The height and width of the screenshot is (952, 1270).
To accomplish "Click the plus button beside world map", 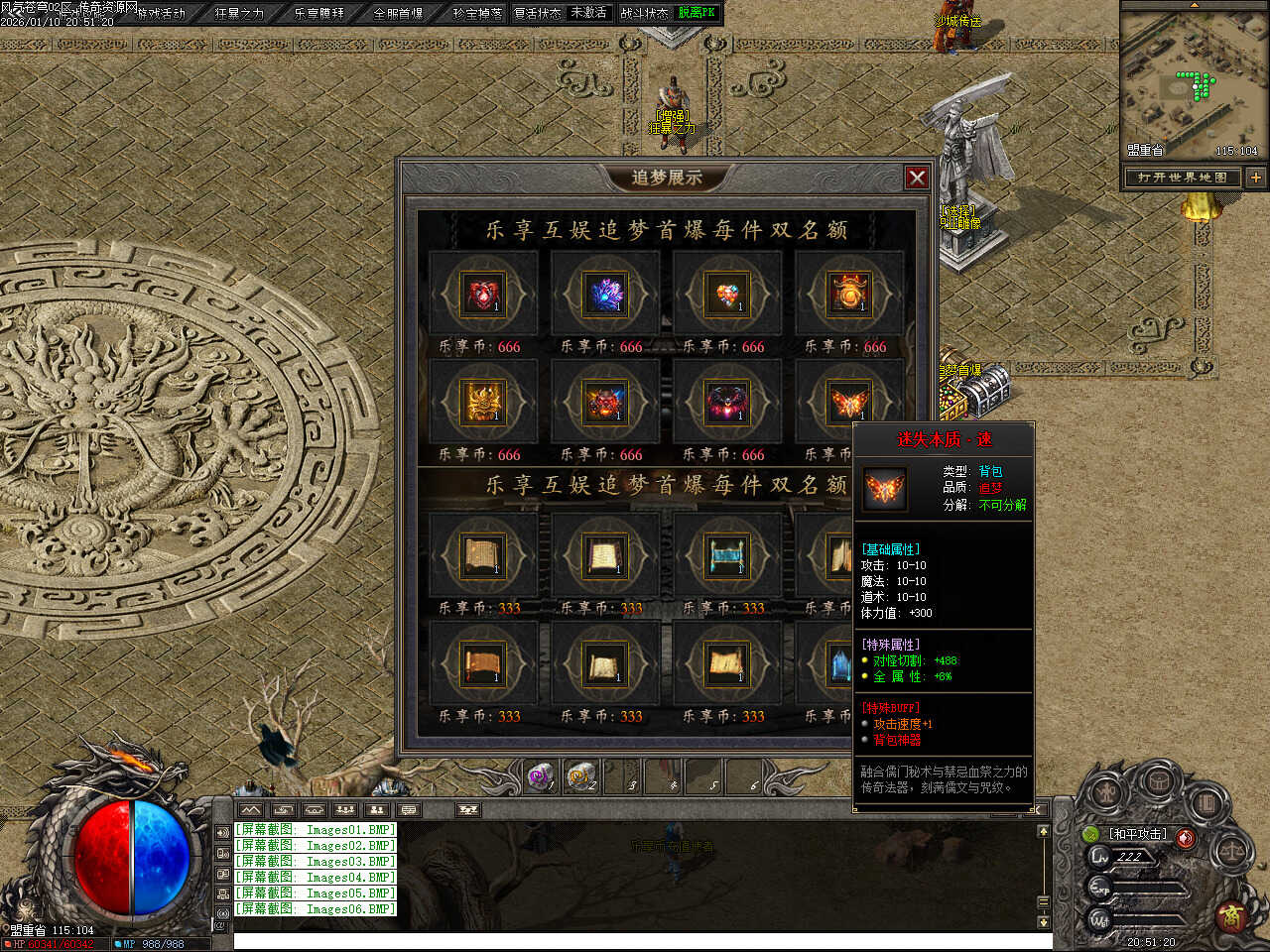I will pyautogui.click(x=1255, y=178).
